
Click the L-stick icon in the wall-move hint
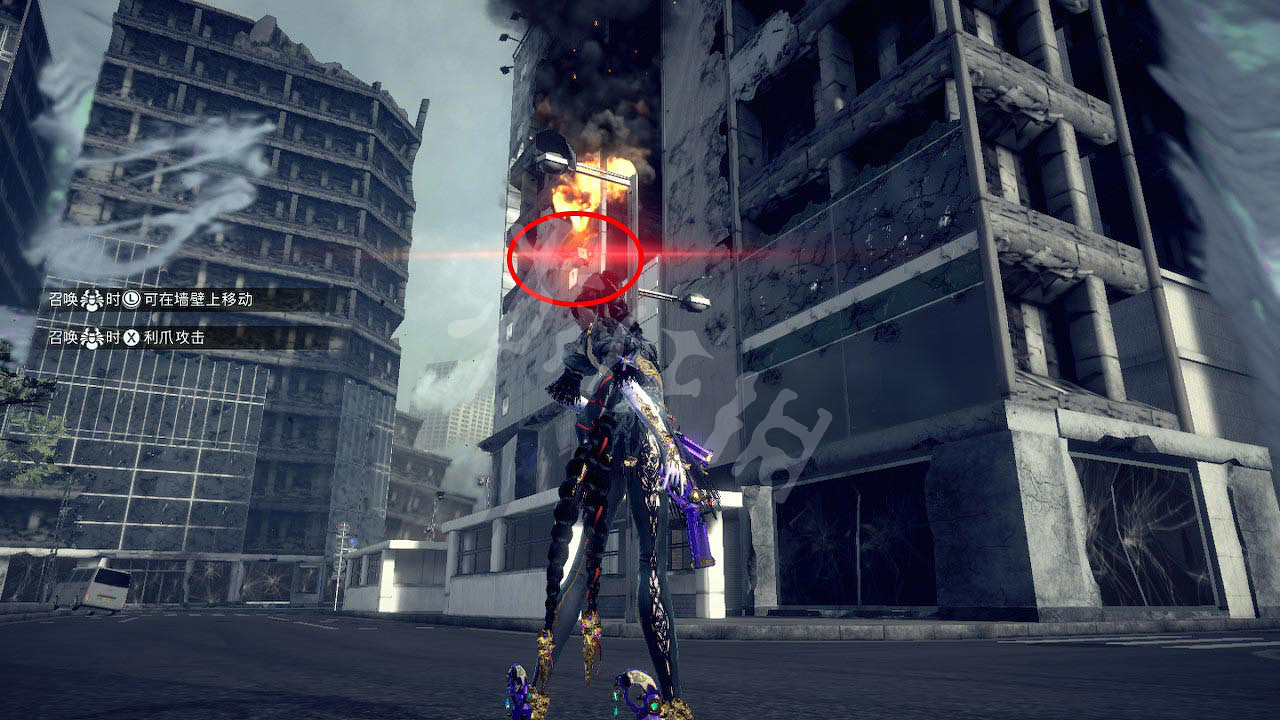(x=131, y=300)
